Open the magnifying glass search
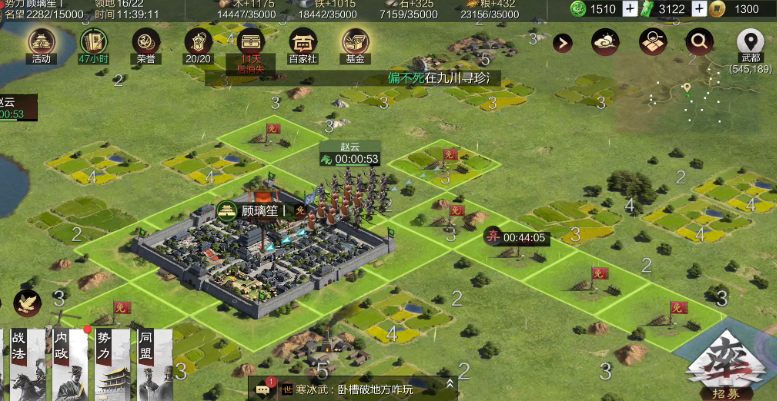777x401 pixels. click(x=699, y=42)
